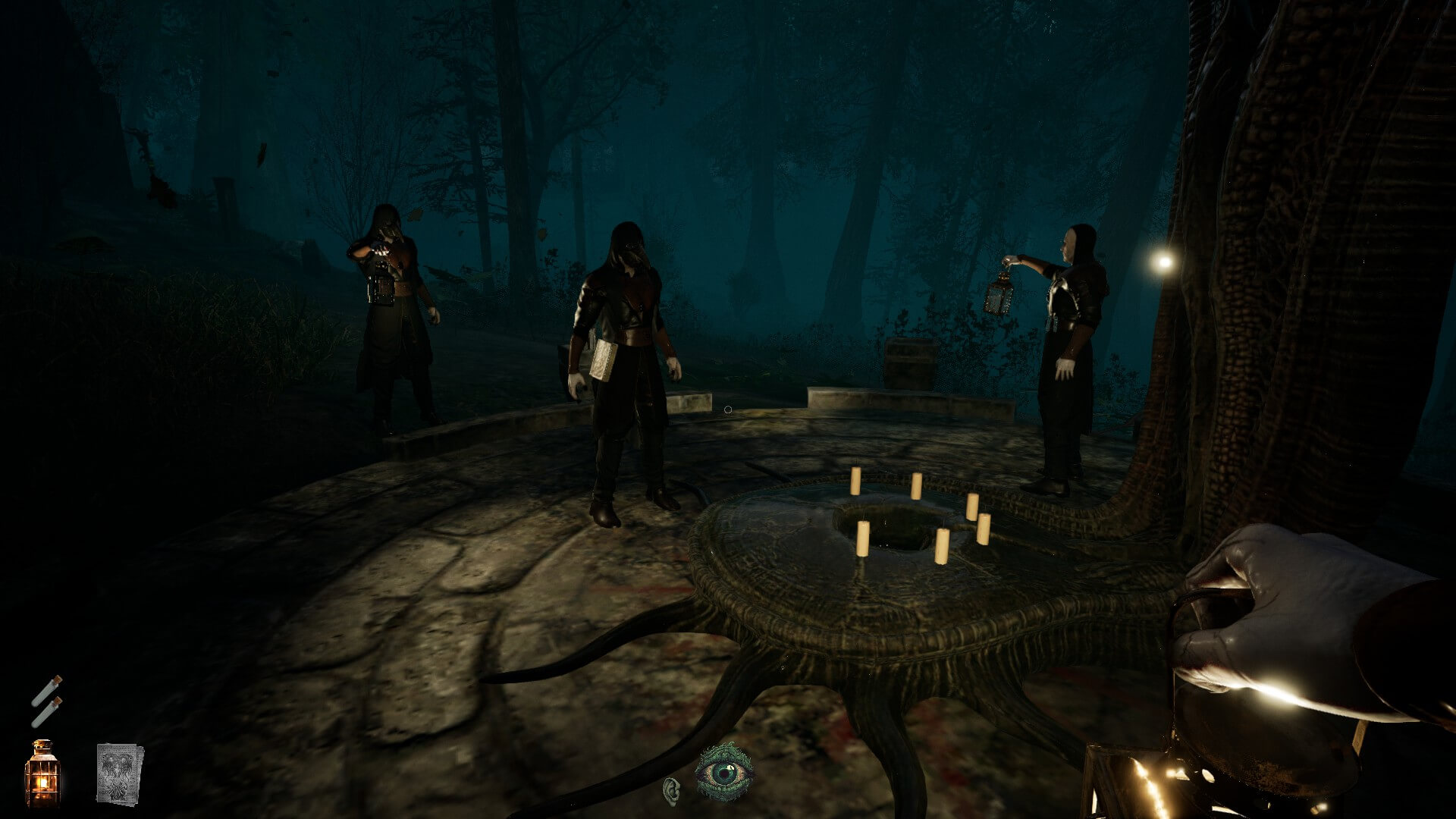Screen dimensions: 1456x819
Task: Click the ear noise indicator icon
Action: (x=671, y=789)
